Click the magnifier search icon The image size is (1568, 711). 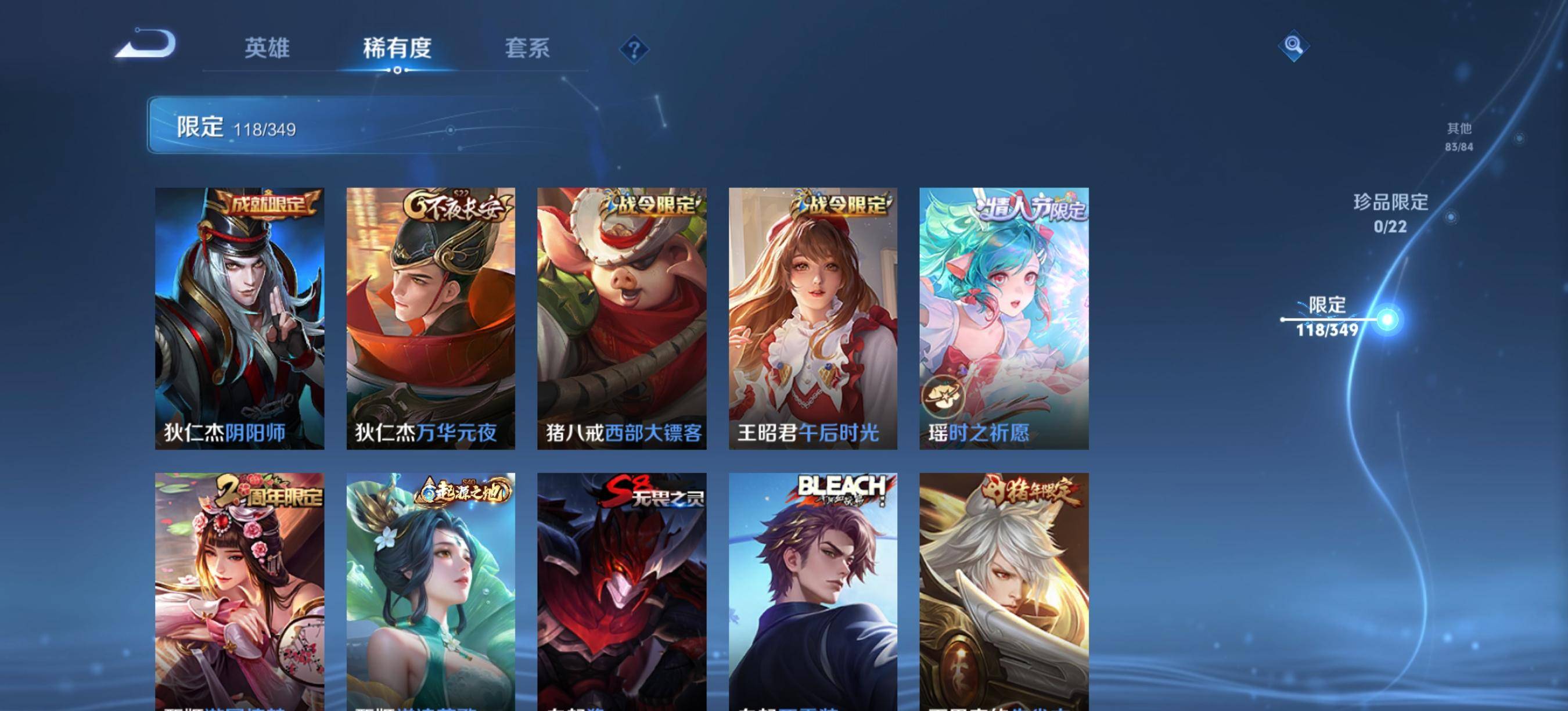pos(1293,46)
